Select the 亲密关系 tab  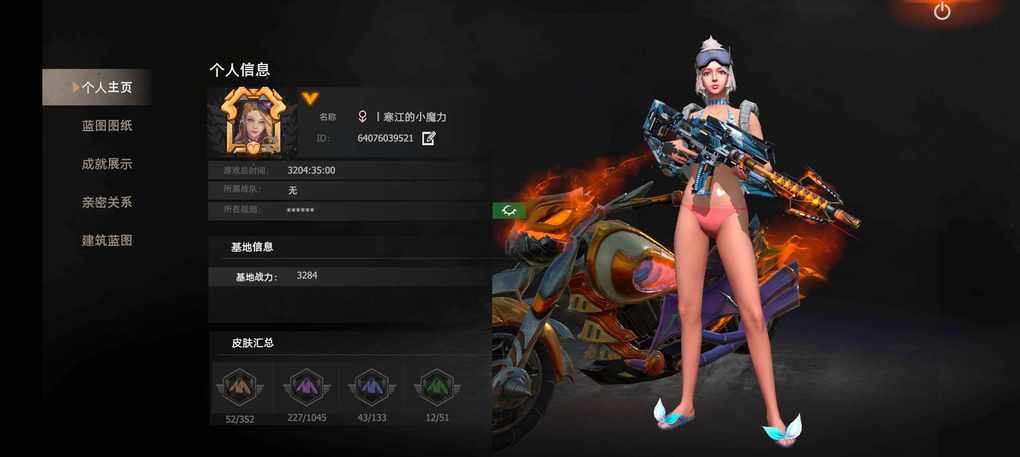click(x=107, y=202)
